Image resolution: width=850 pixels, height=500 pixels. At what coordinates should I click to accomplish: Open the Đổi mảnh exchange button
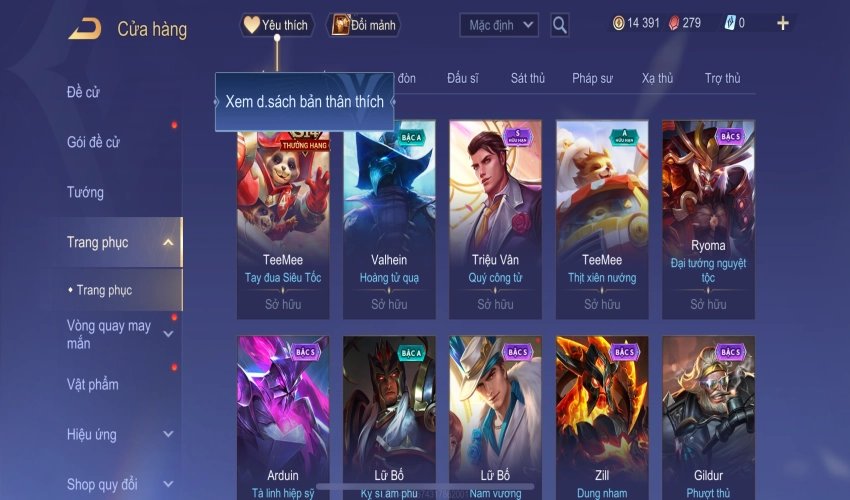pos(363,25)
